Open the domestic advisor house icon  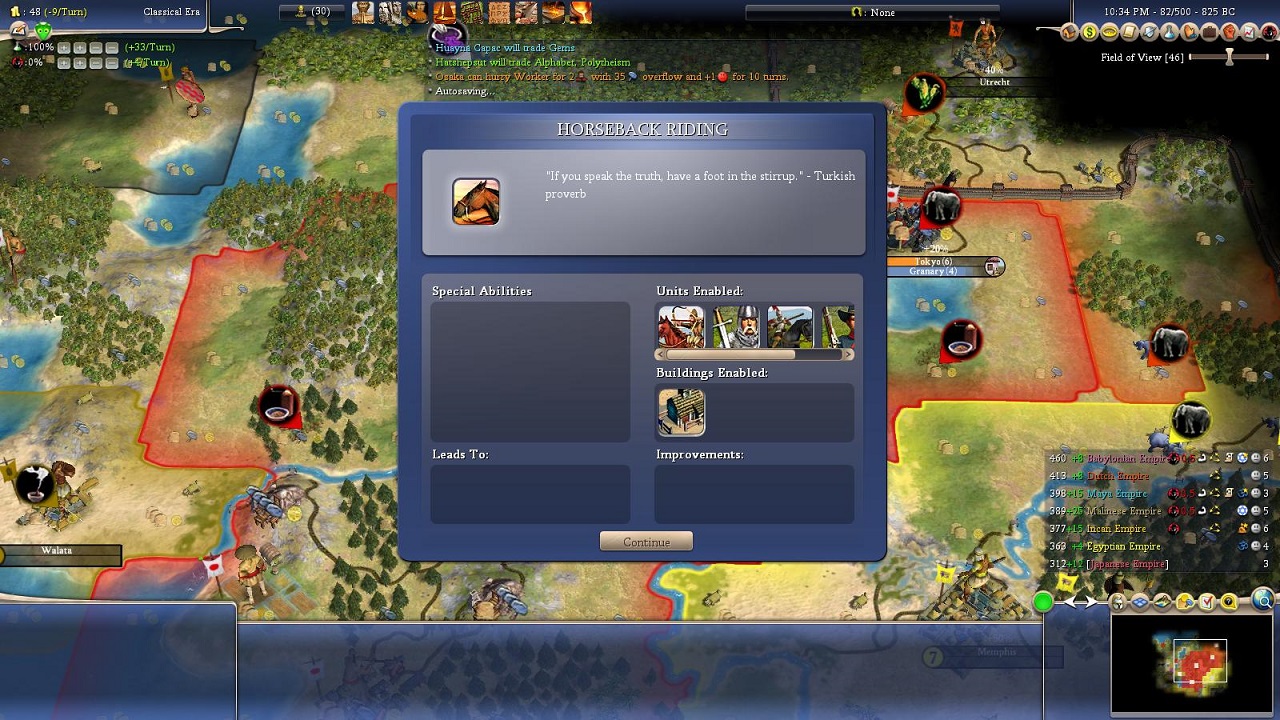tap(1069, 33)
